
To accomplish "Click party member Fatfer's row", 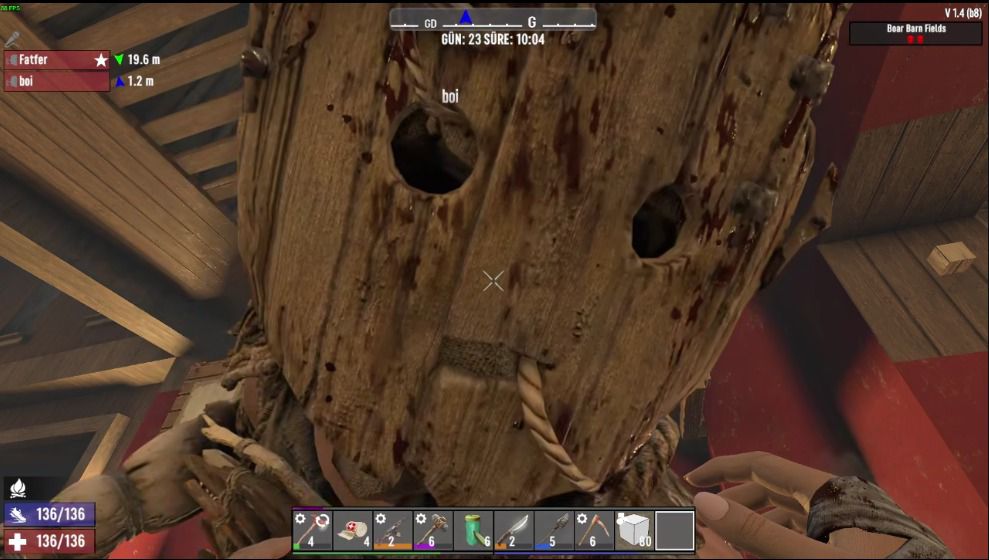I will (x=58, y=60).
